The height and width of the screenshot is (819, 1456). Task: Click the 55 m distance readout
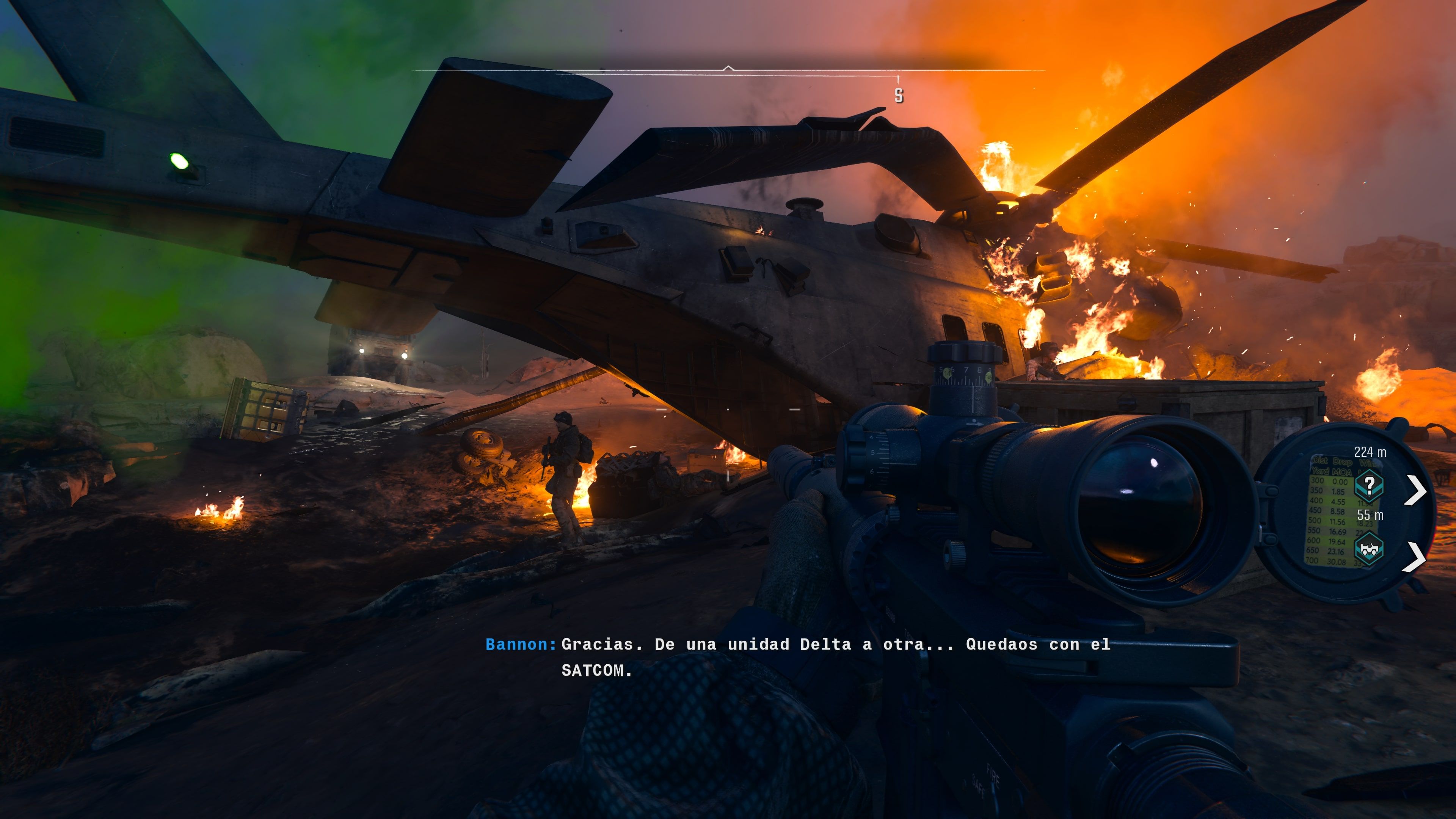coord(1371,515)
